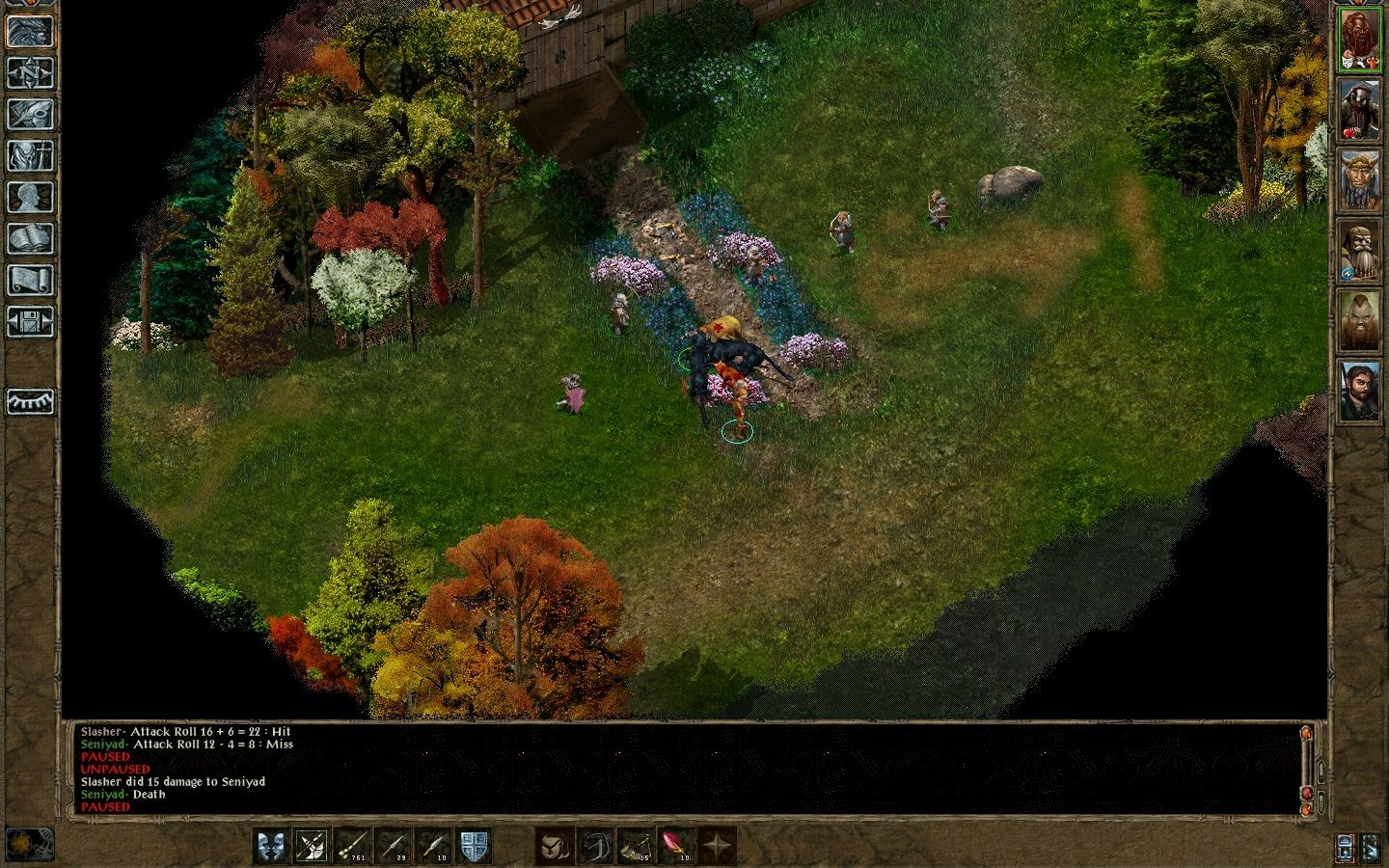The width and height of the screenshot is (1389, 868).
Task: Open the journal quill icon
Action: tap(30, 114)
